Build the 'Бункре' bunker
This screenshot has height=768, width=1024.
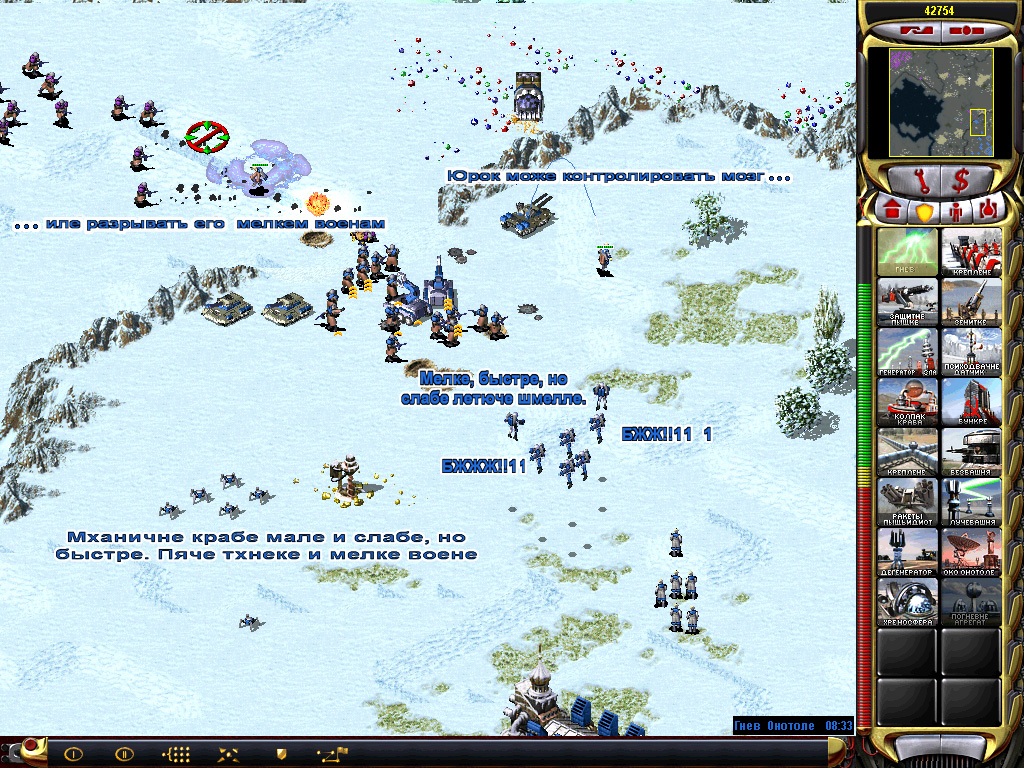click(x=971, y=402)
